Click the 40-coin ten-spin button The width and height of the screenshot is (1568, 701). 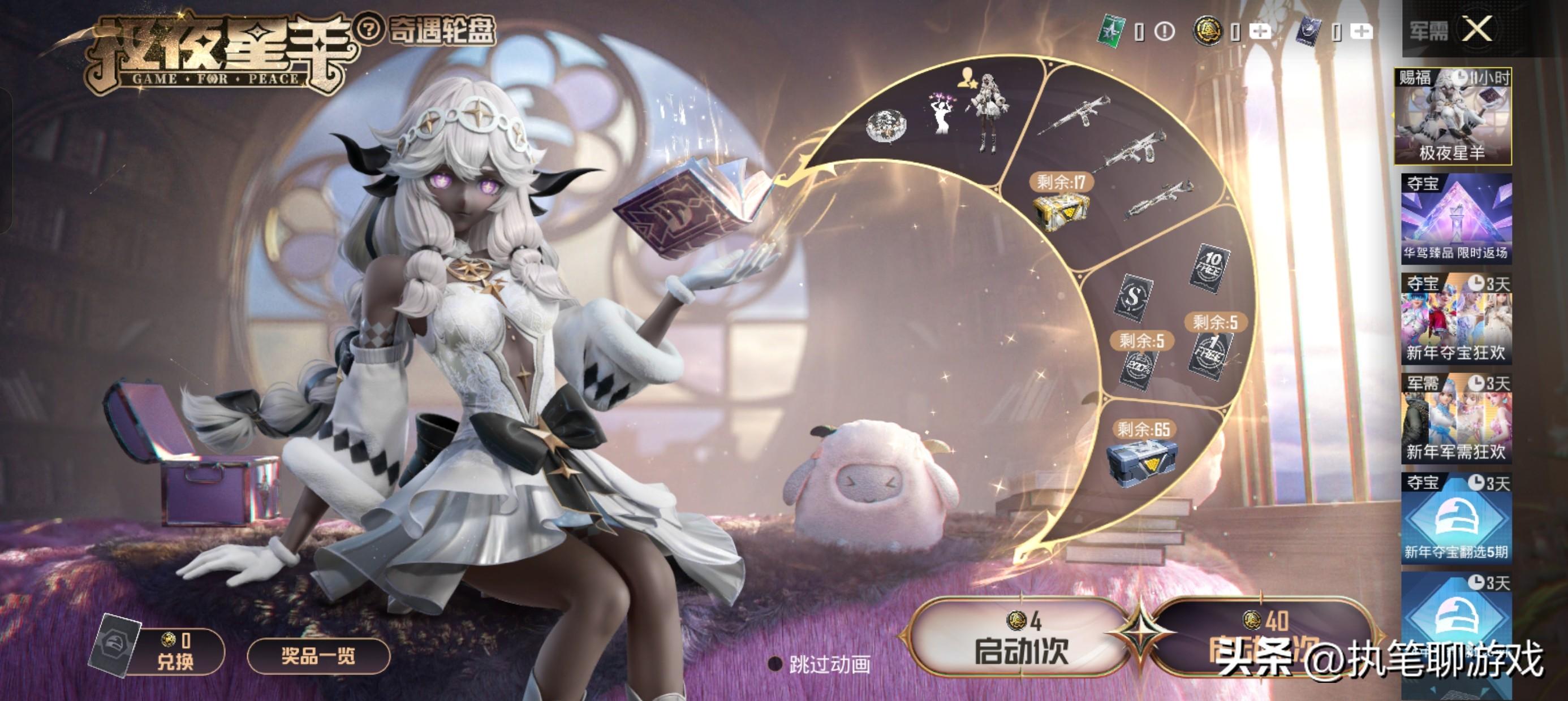click(x=1260, y=638)
